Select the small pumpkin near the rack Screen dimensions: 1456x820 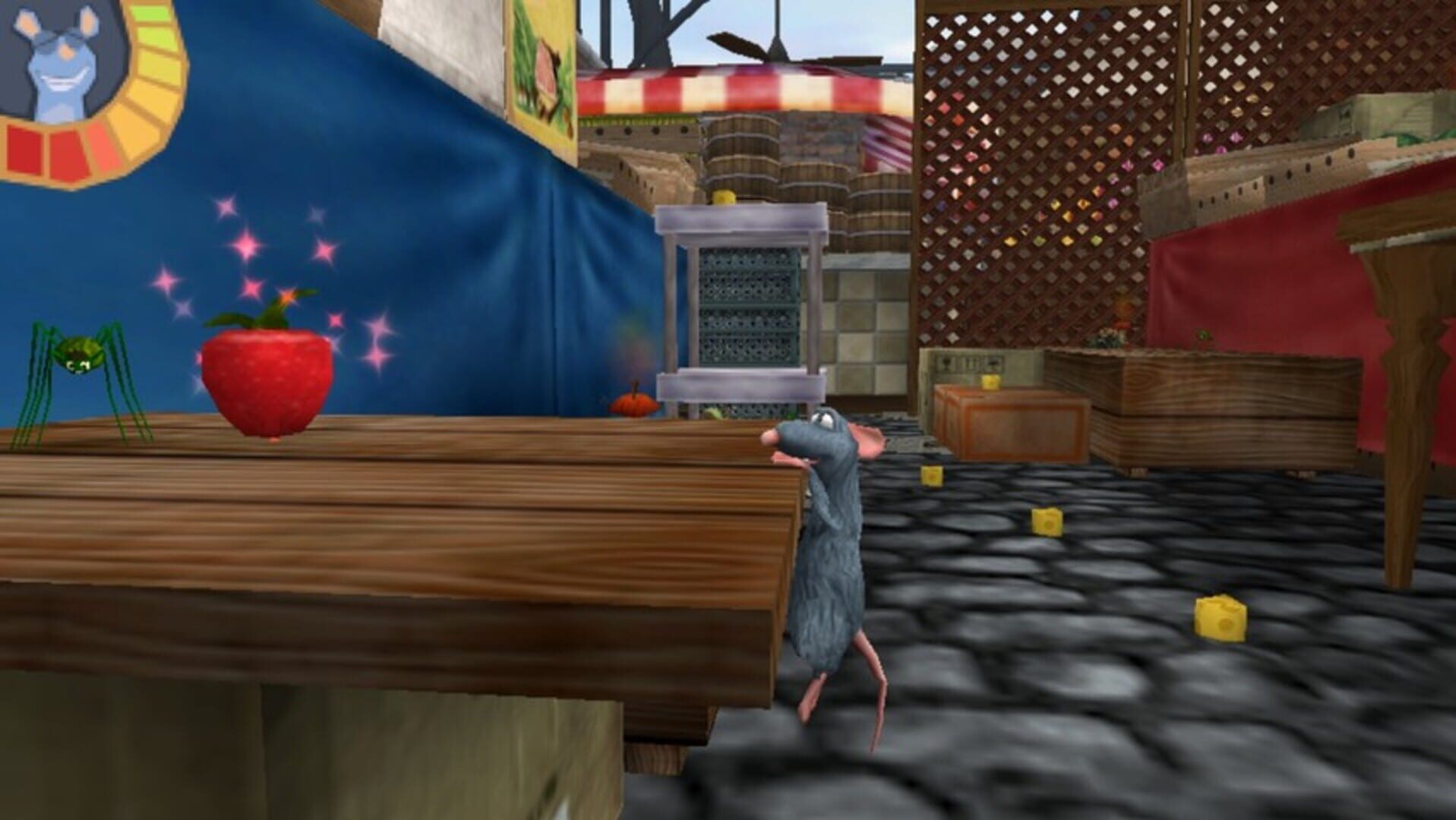click(x=632, y=406)
